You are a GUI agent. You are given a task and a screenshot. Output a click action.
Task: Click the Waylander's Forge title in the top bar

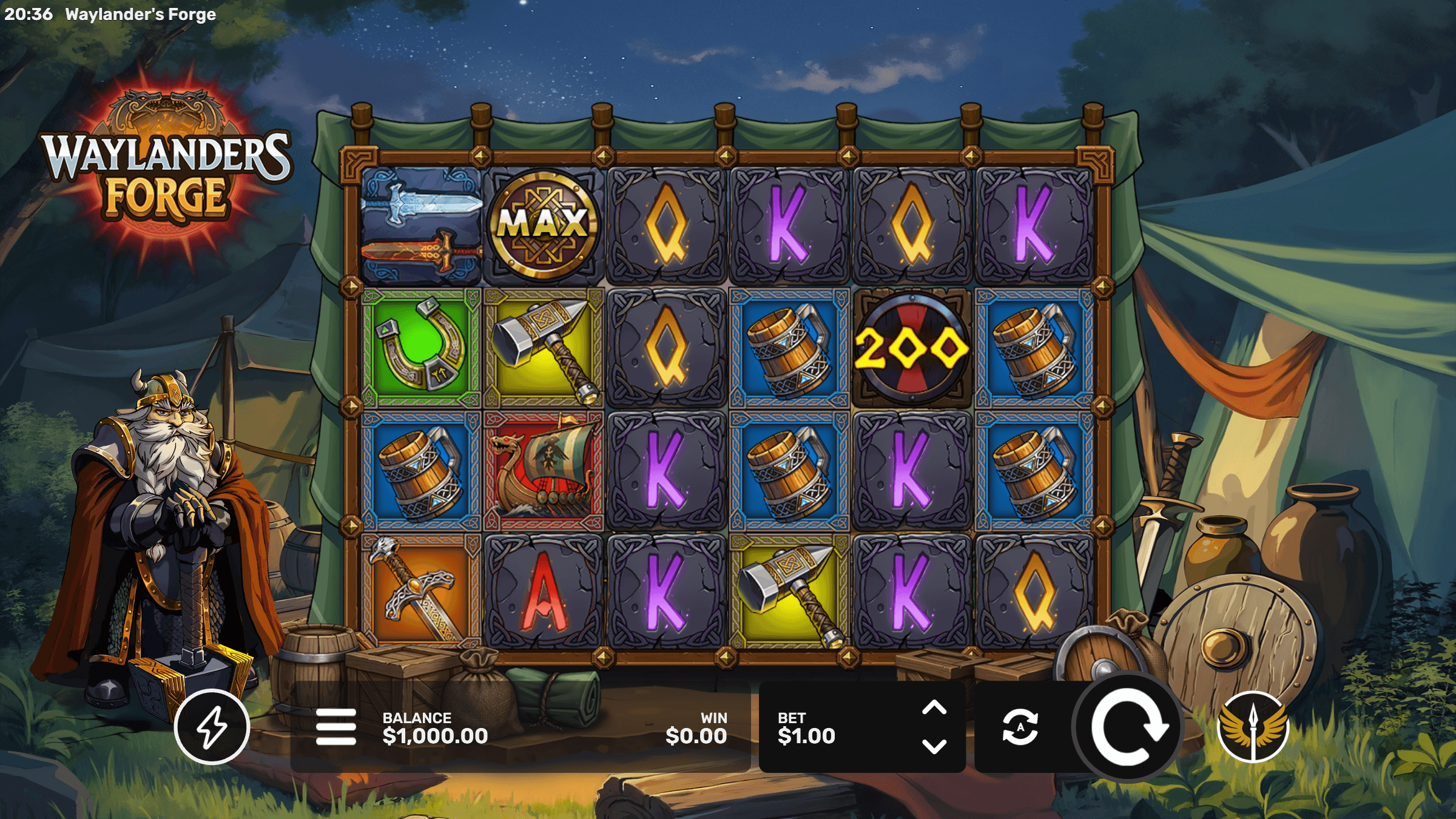pyautogui.click(x=140, y=13)
